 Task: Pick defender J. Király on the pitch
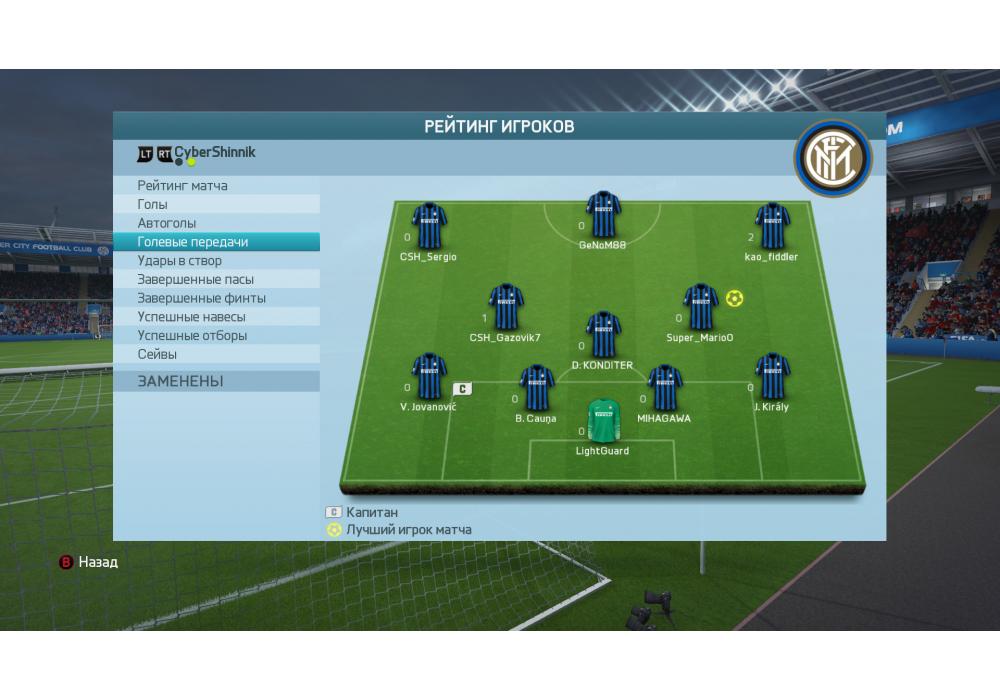[771, 376]
